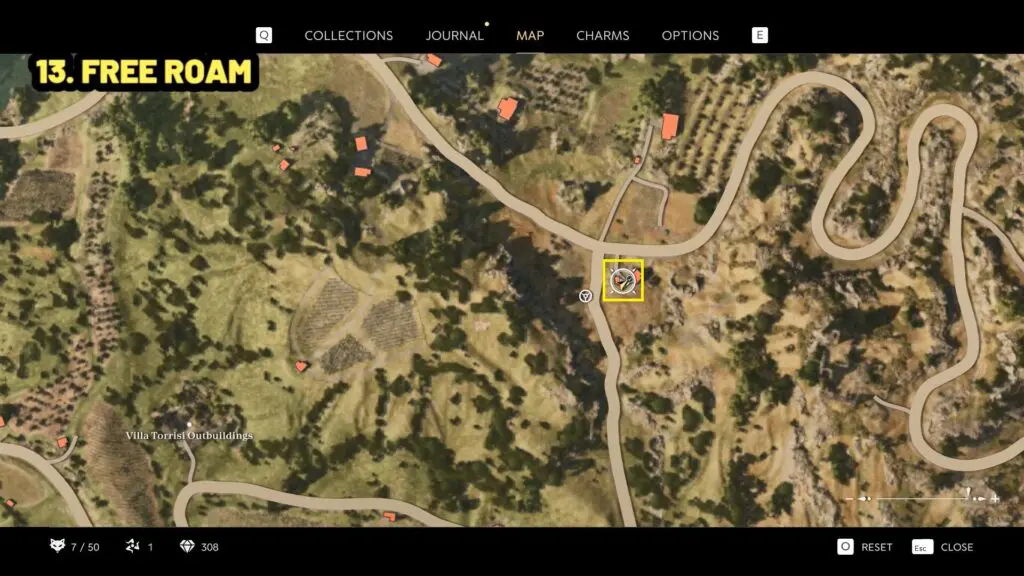Select the Map tab

point(530,35)
